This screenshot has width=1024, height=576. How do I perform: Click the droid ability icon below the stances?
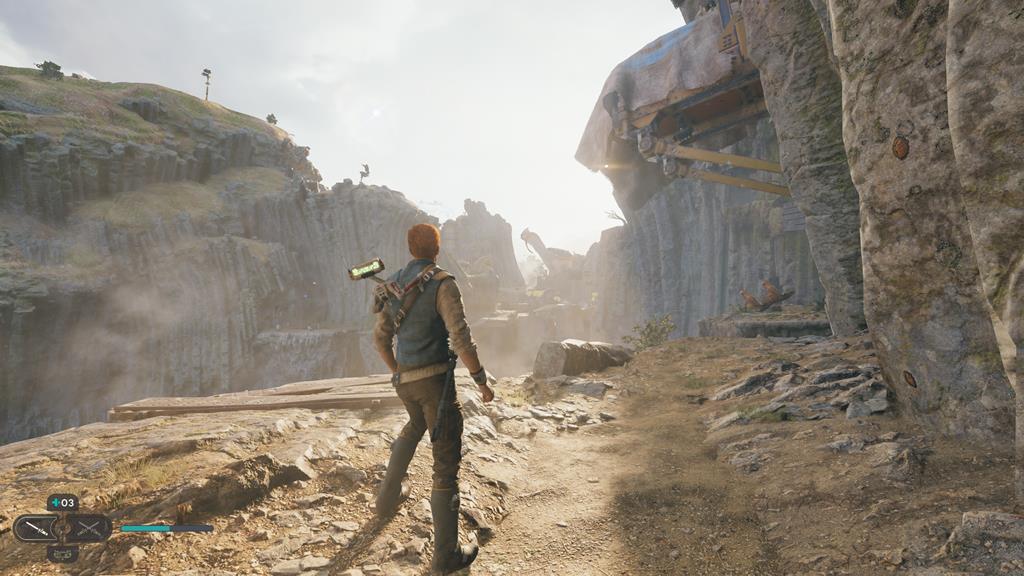coord(62,552)
